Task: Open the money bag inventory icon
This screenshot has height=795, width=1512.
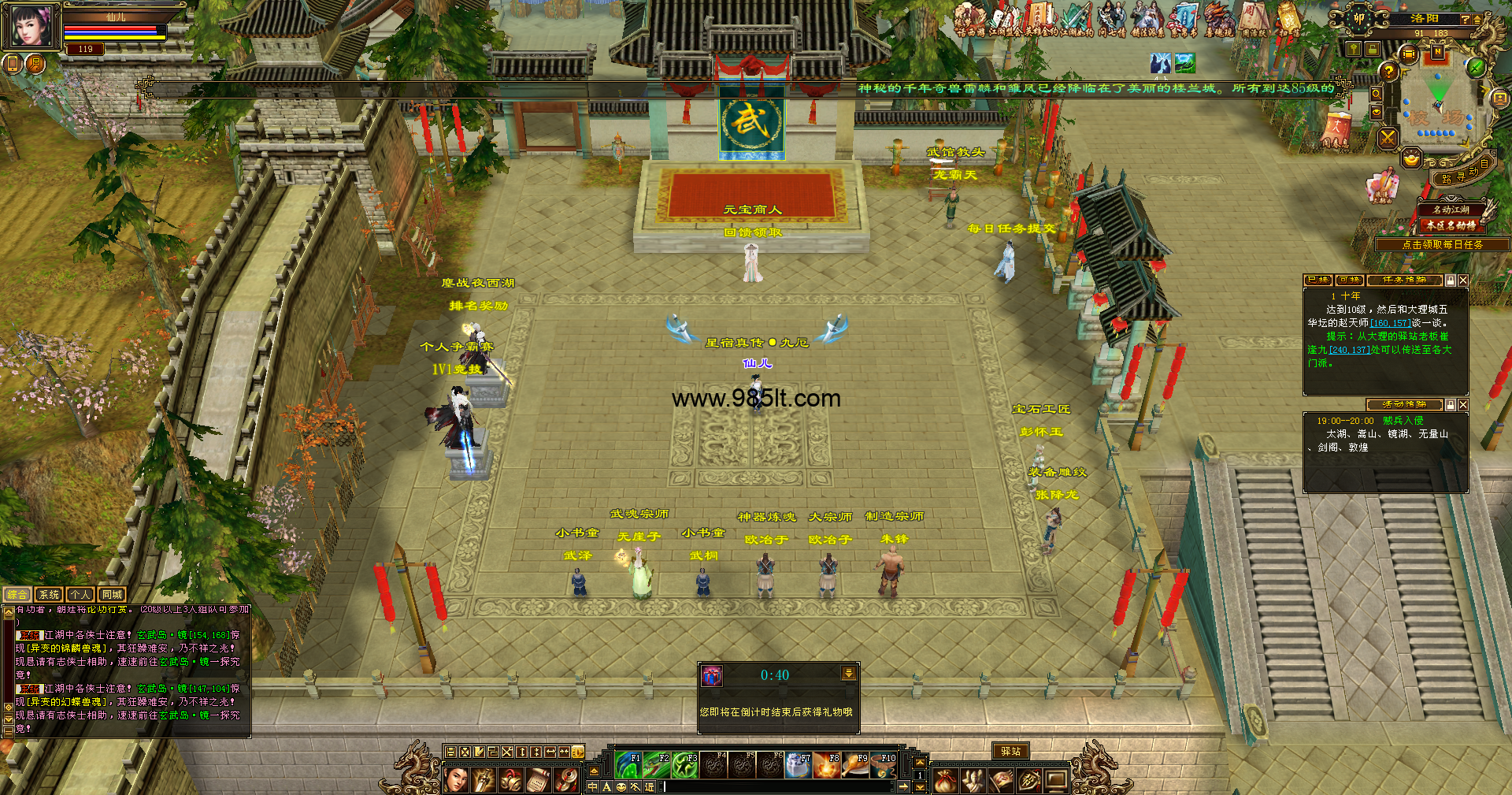Action: [945, 781]
